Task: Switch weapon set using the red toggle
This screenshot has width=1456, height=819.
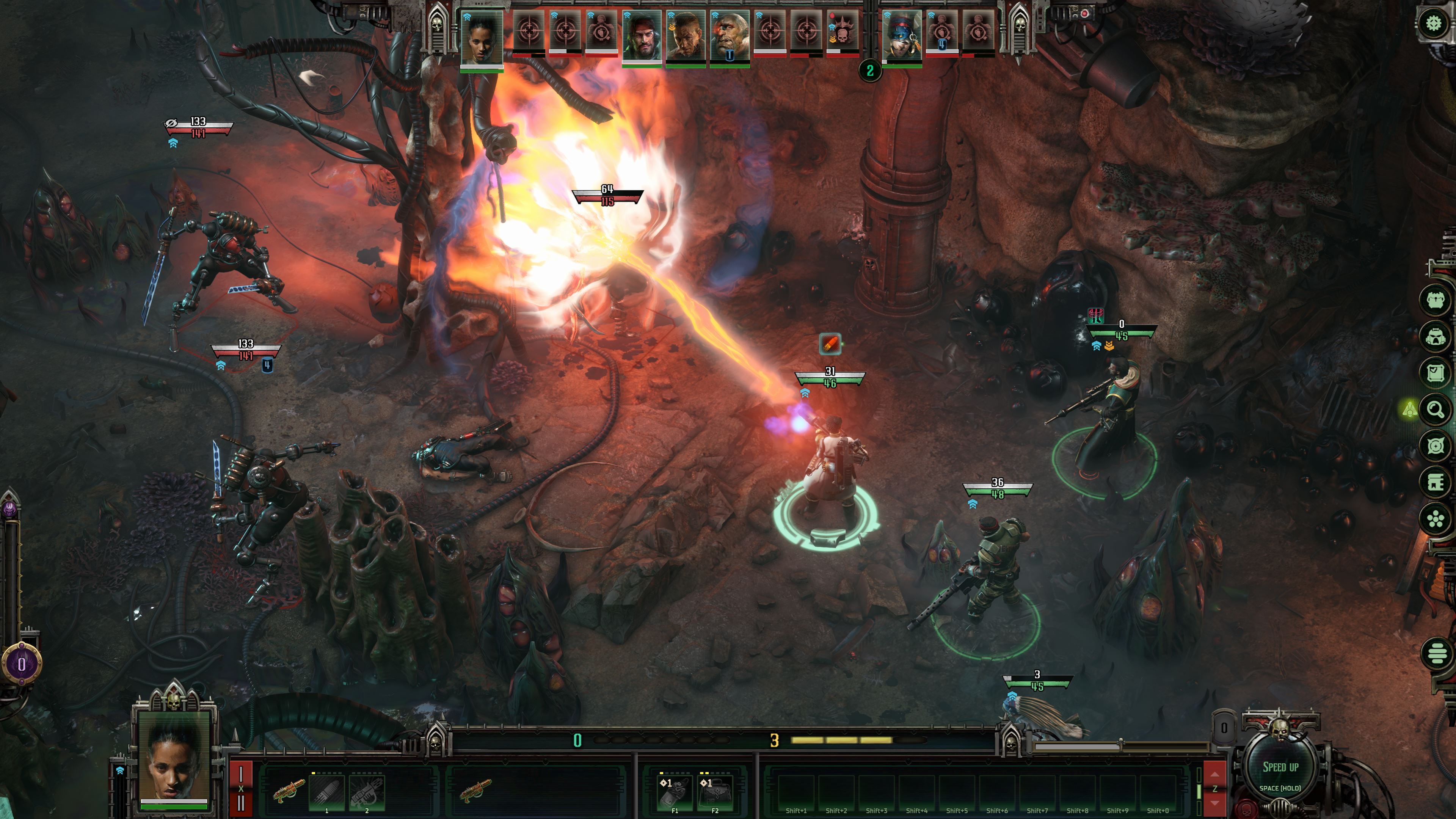Action: (x=241, y=788)
